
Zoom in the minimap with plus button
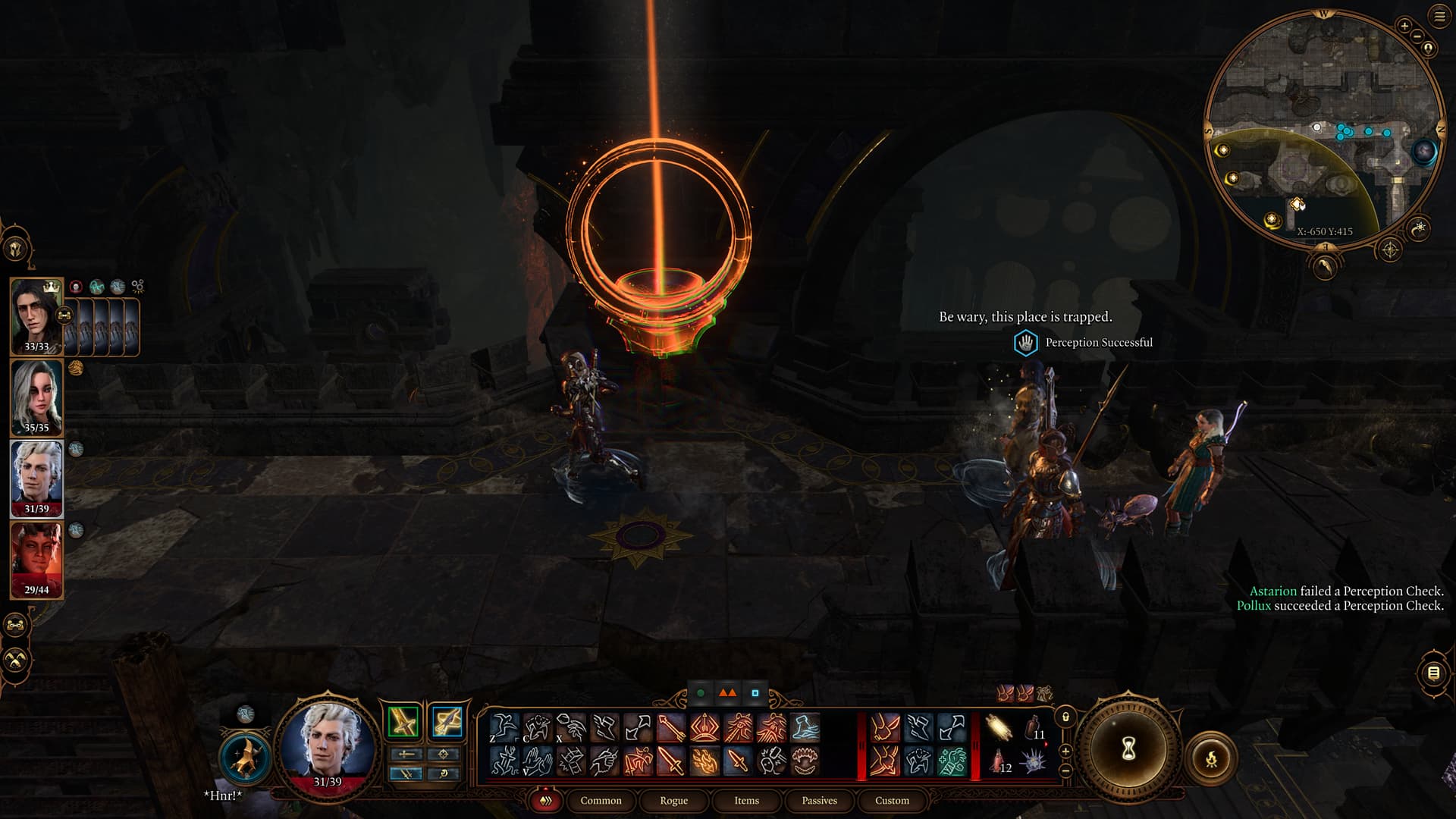1404,26
